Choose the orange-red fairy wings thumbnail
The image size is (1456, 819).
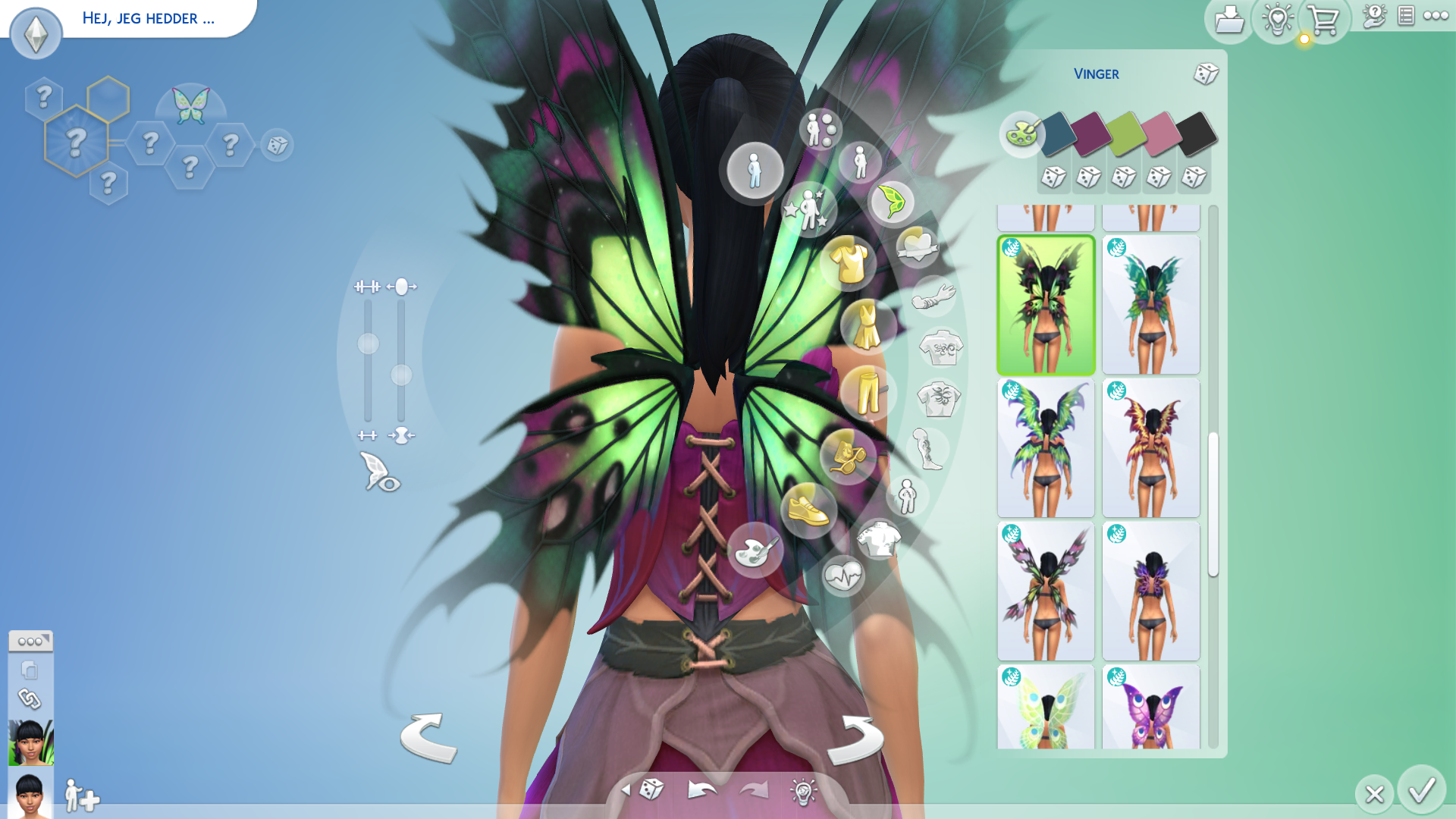pyautogui.click(x=1150, y=447)
